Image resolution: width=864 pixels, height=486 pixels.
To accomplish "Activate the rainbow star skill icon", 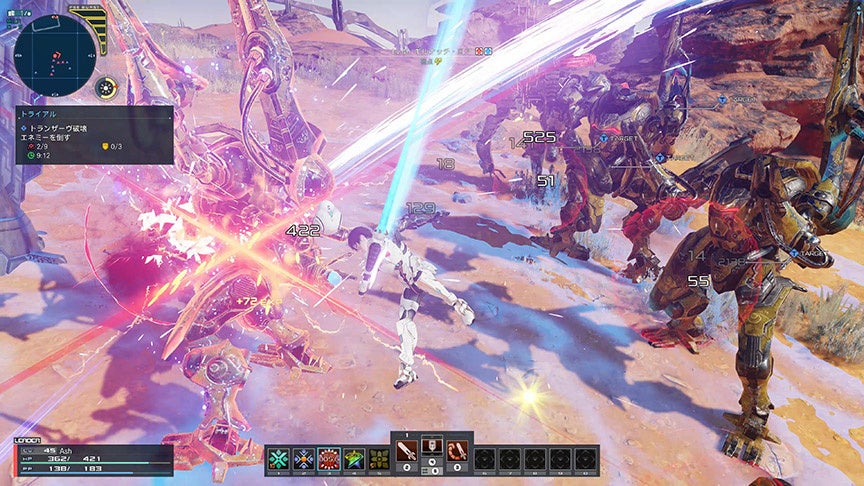I will pyautogui.click(x=354, y=459).
